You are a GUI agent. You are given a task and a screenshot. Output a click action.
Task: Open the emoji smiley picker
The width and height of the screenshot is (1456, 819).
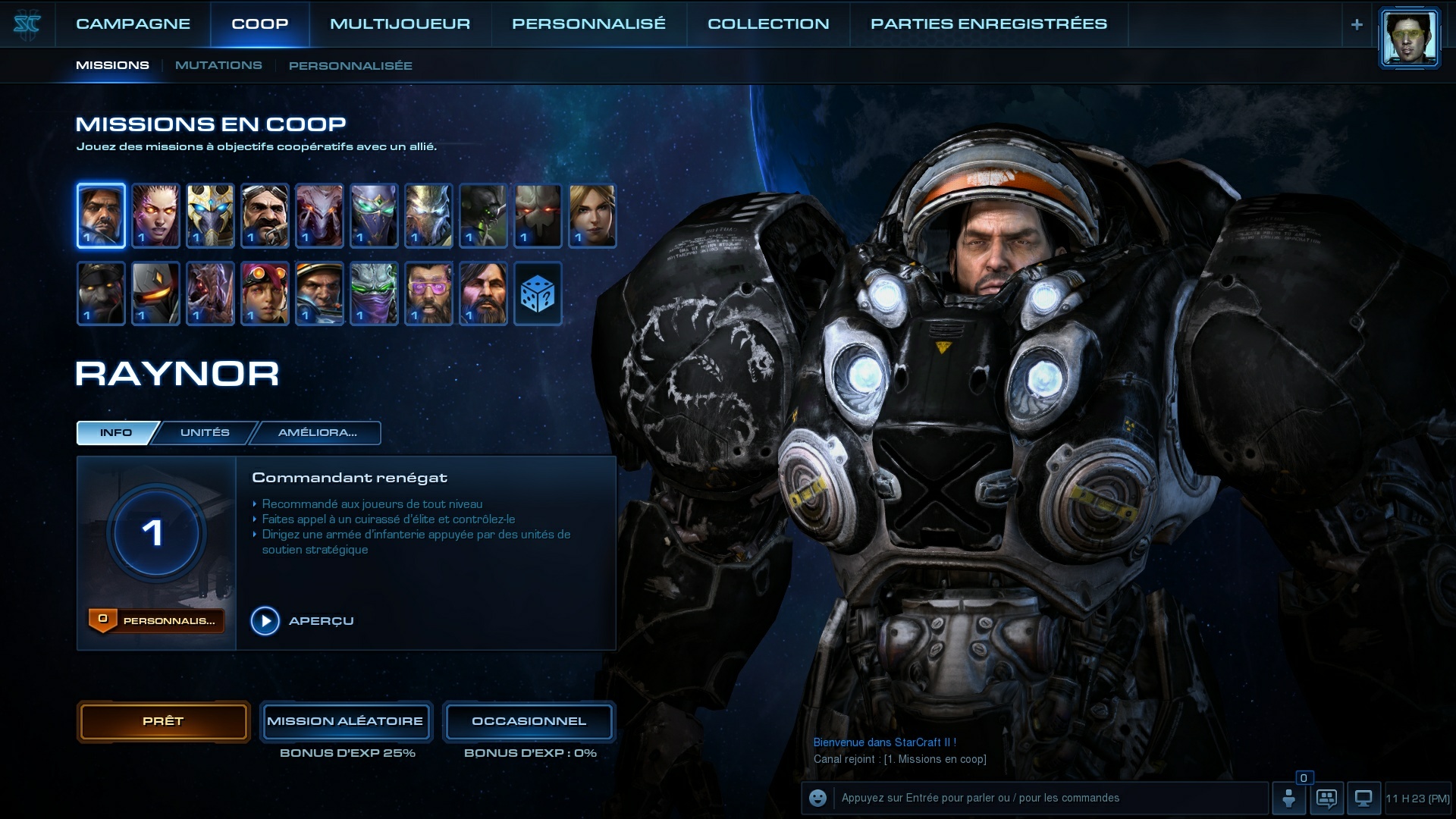click(817, 798)
